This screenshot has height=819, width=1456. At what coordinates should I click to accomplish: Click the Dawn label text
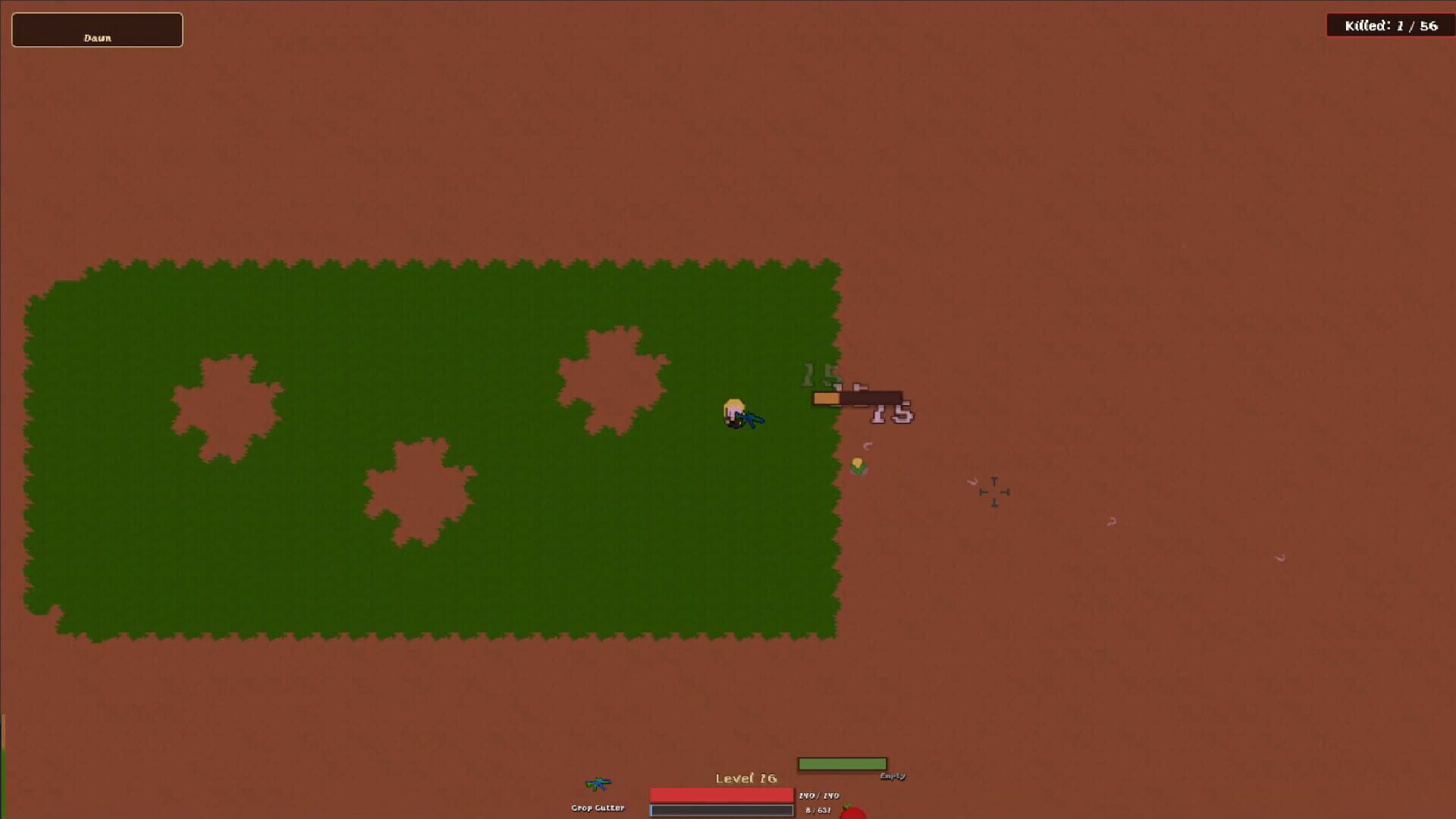tap(96, 37)
